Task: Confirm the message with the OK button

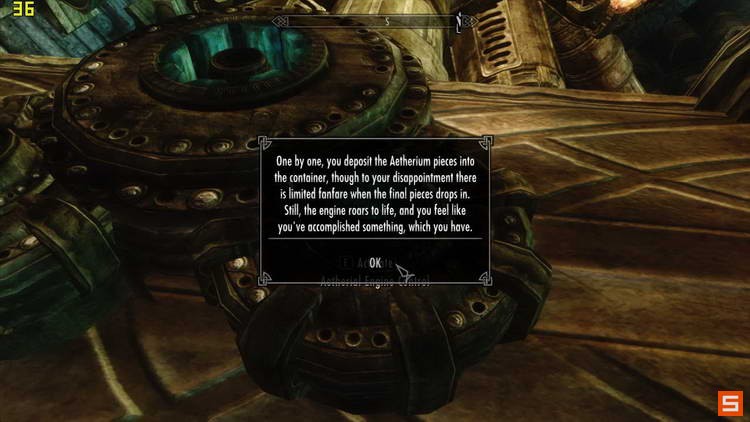Action: 374,262
